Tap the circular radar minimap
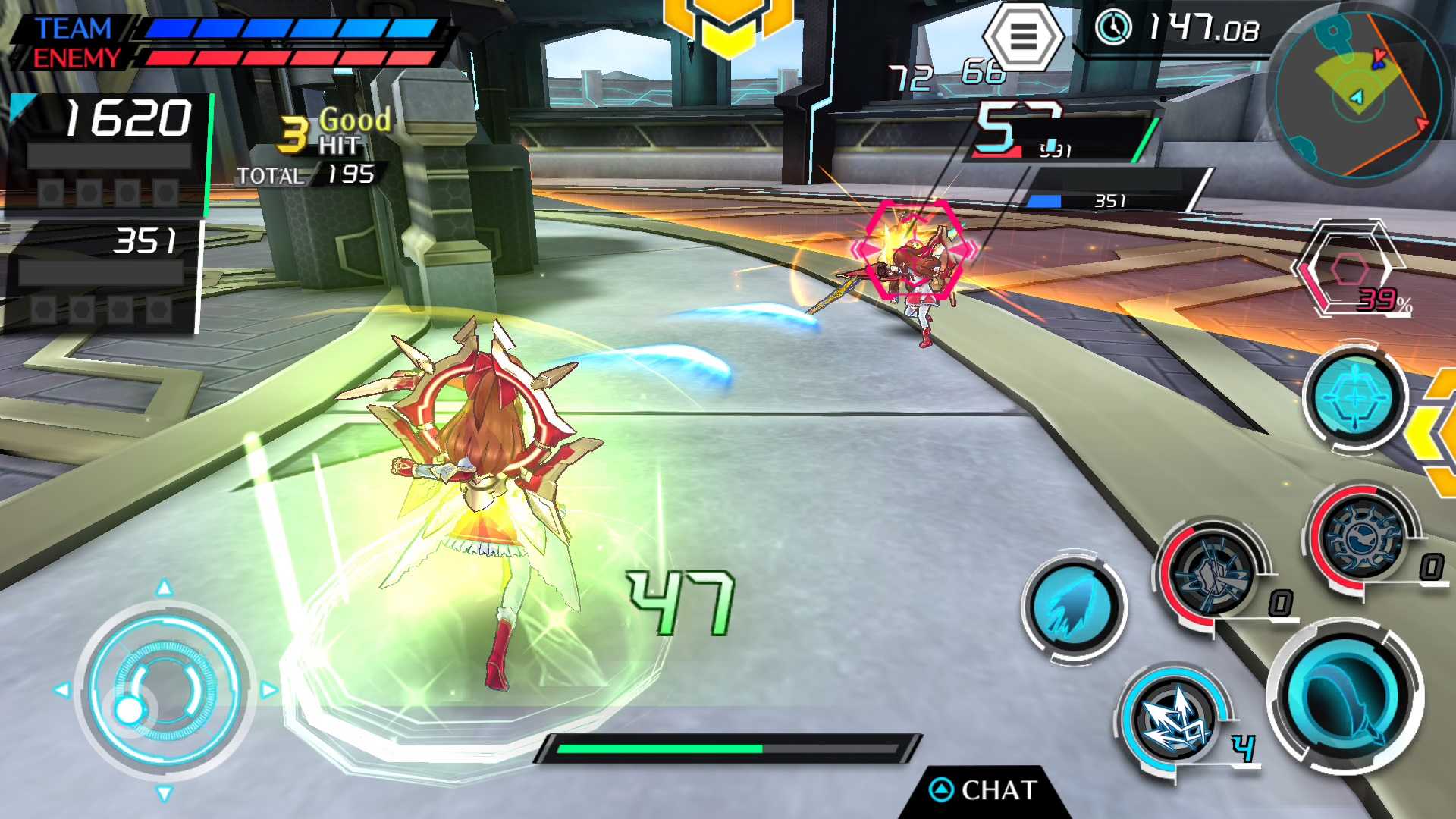 [1357, 94]
